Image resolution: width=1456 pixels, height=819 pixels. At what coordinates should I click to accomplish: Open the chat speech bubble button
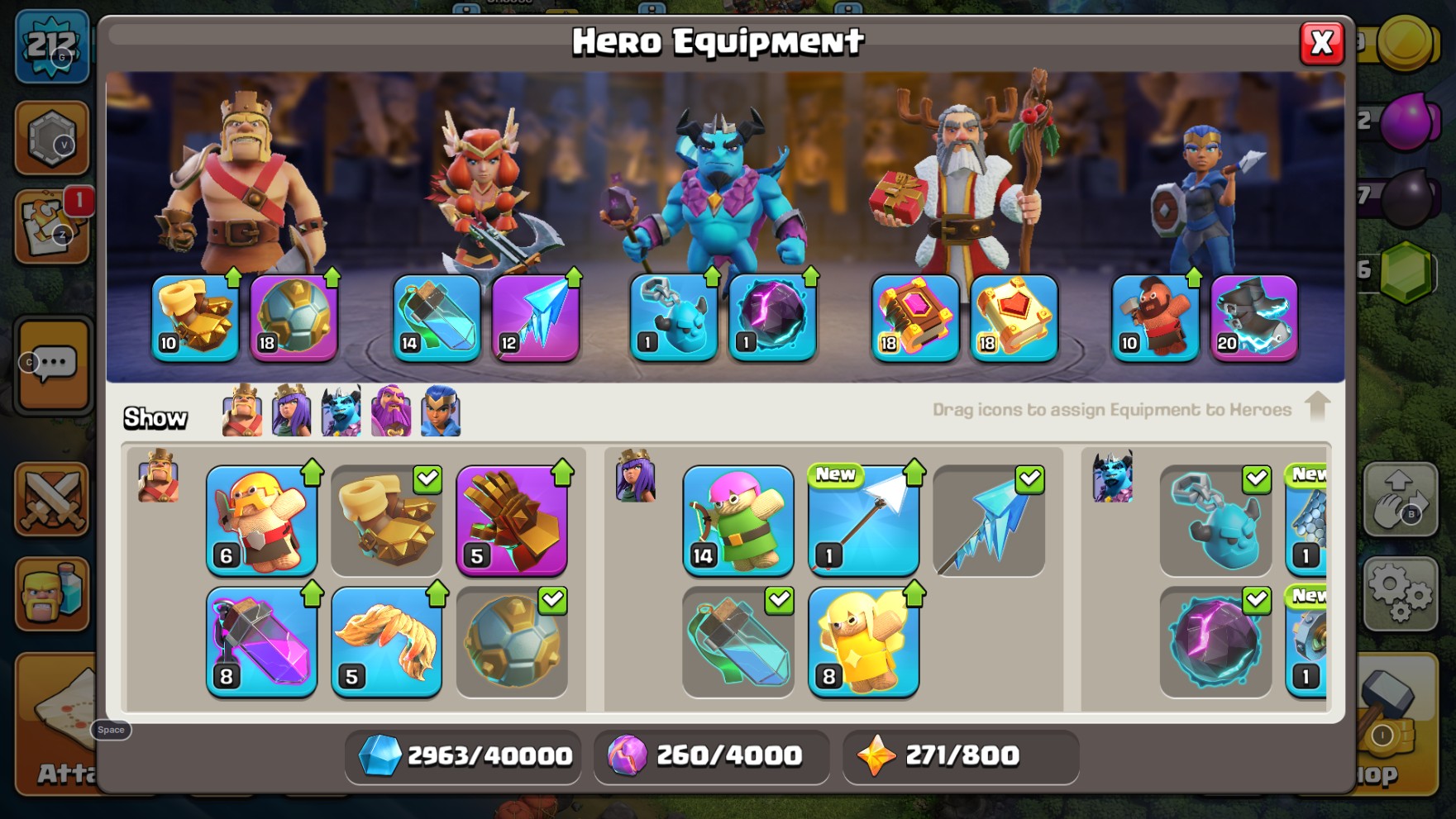[x=55, y=364]
